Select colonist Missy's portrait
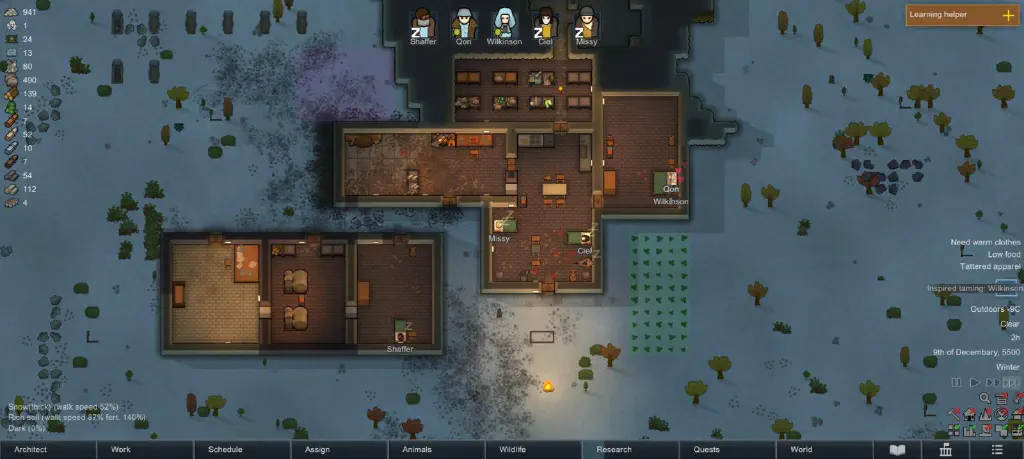Viewport: 1024px width, 459px height. click(586, 23)
